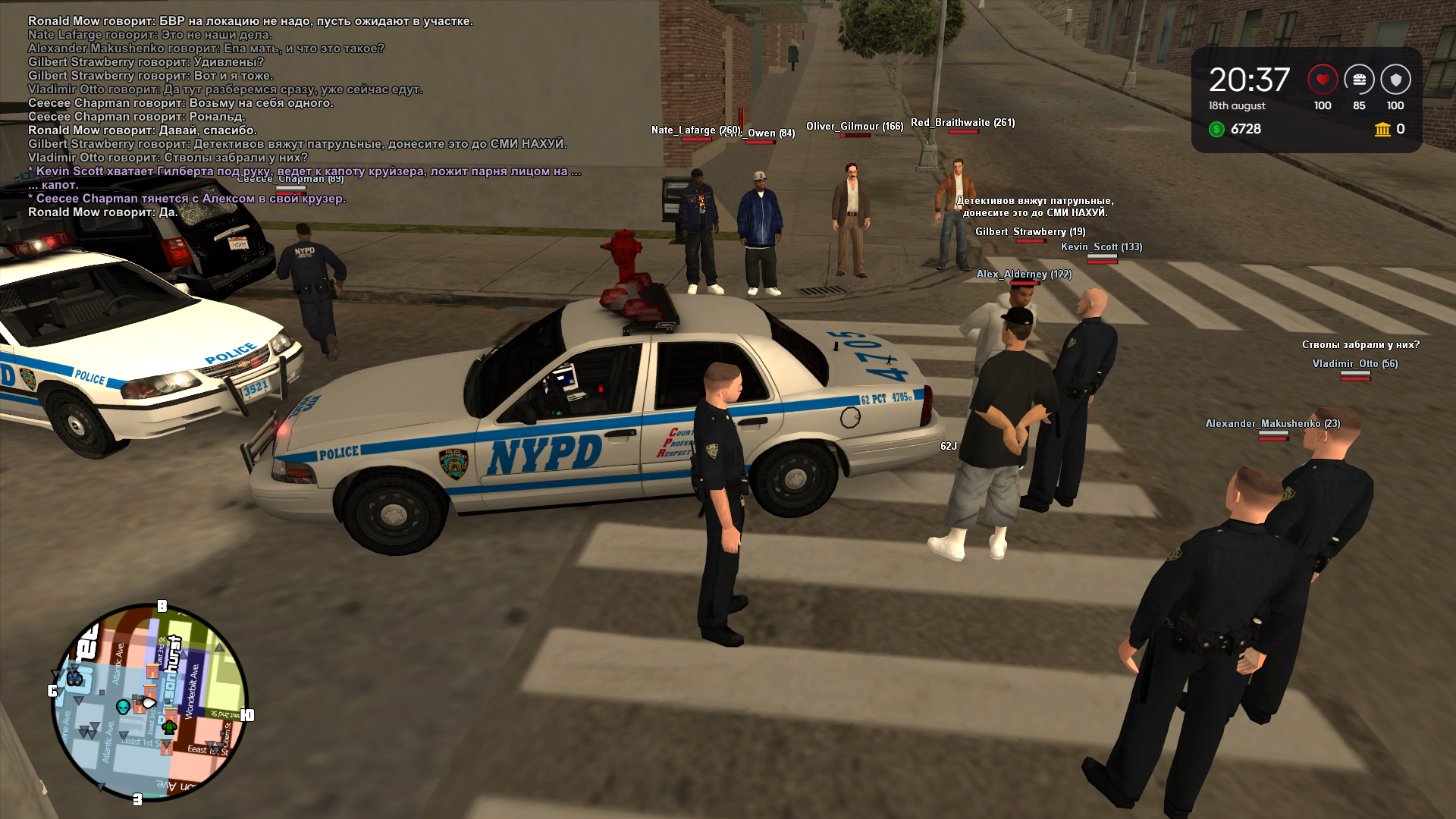Click the yellow bank building icon
This screenshot has width=1456, height=819.
coord(1382,129)
